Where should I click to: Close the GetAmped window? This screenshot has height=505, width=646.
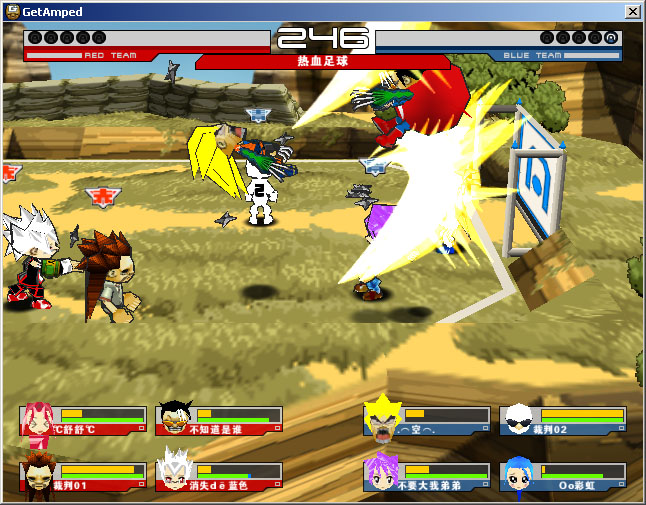tap(632, 11)
